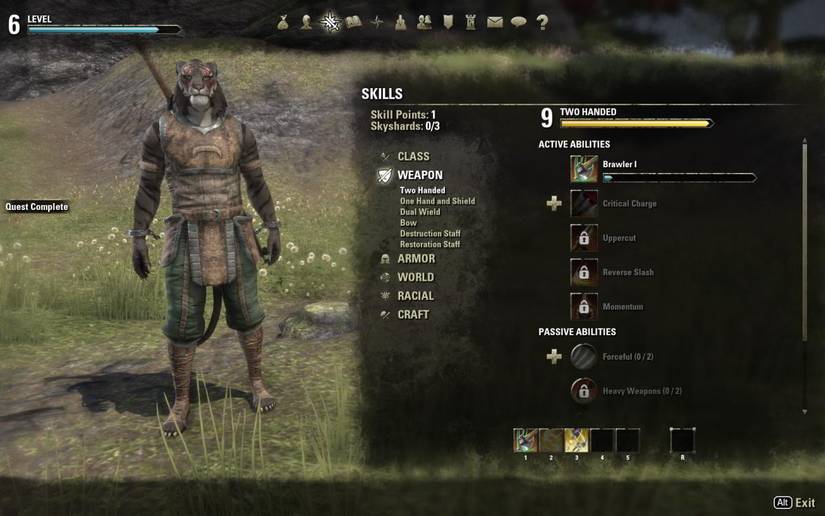Viewport: 825px width, 516px height.
Task: Switch to the World skills category
Action: click(x=415, y=277)
